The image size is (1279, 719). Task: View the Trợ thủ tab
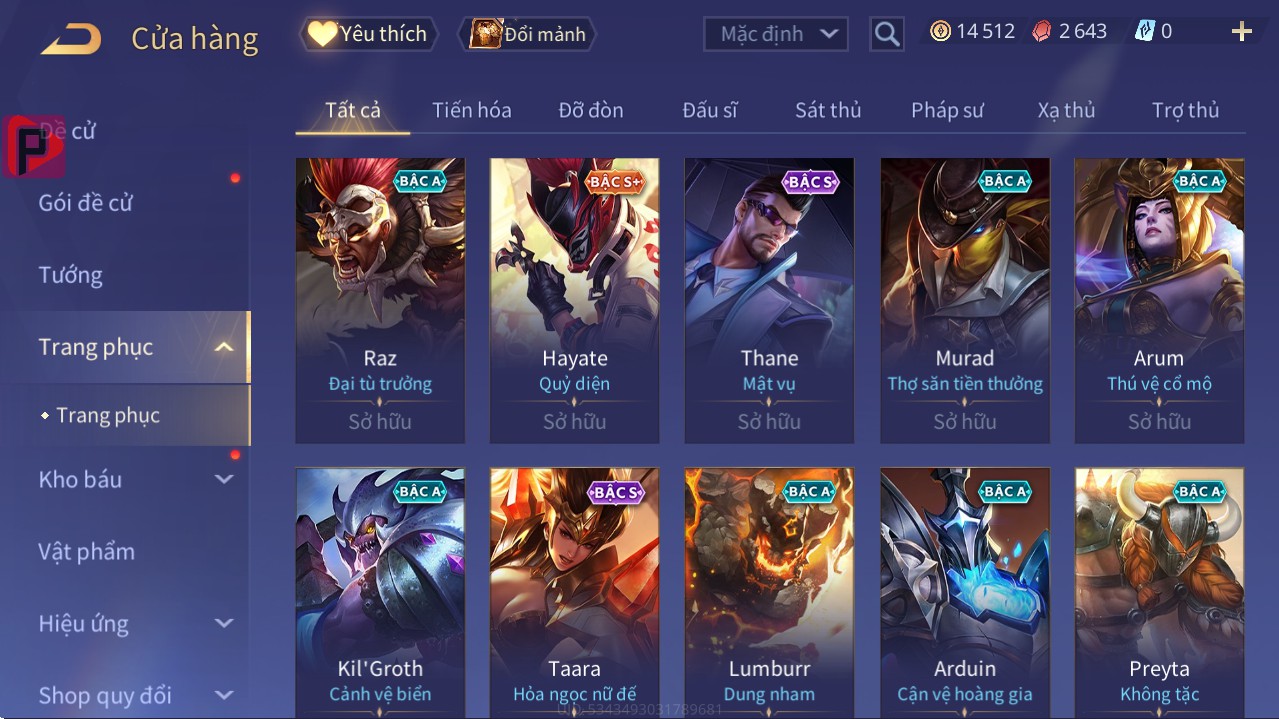(1185, 110)
